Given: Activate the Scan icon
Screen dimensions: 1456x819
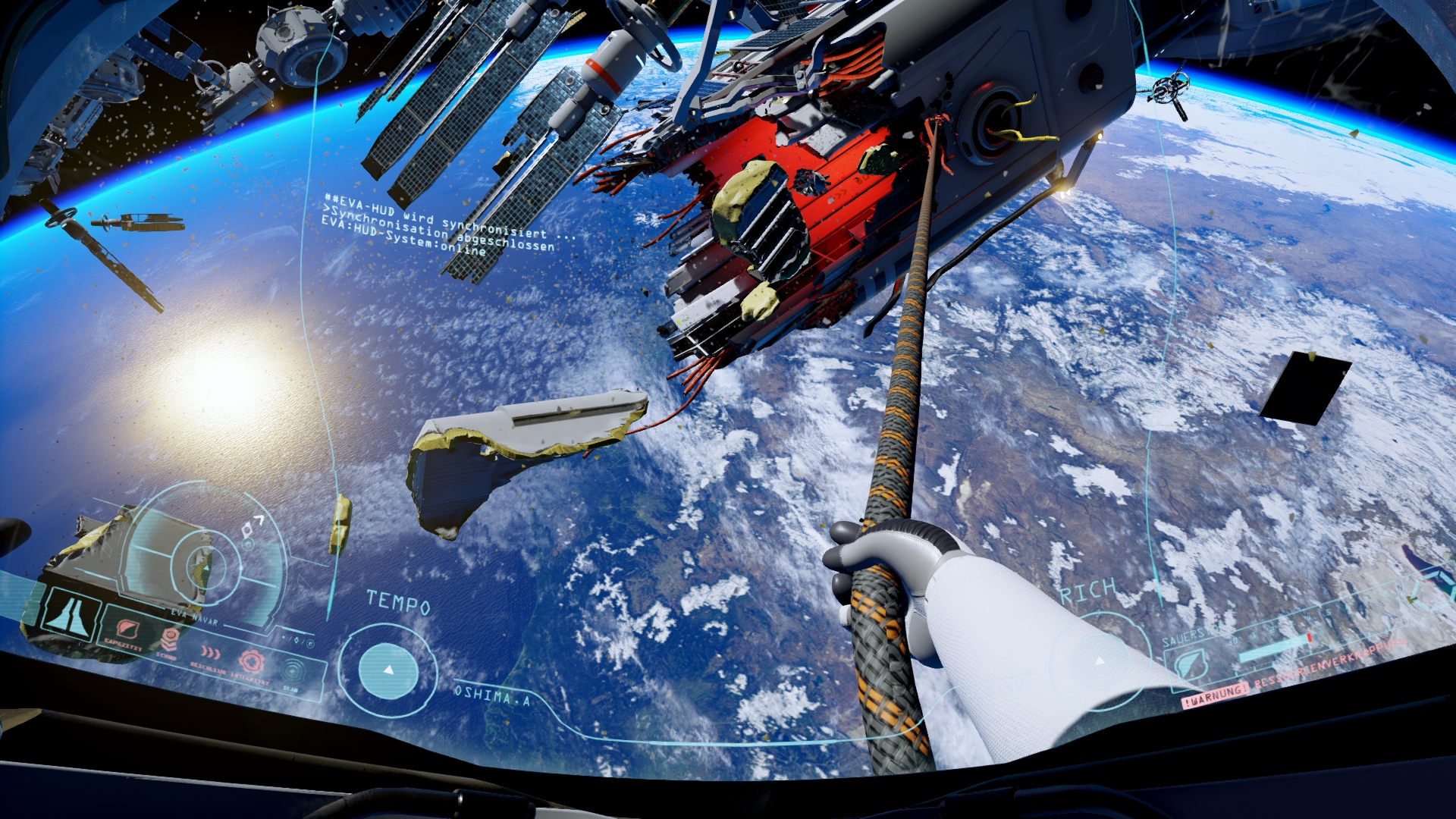Looking at the screenshot, I should (293, 670).
